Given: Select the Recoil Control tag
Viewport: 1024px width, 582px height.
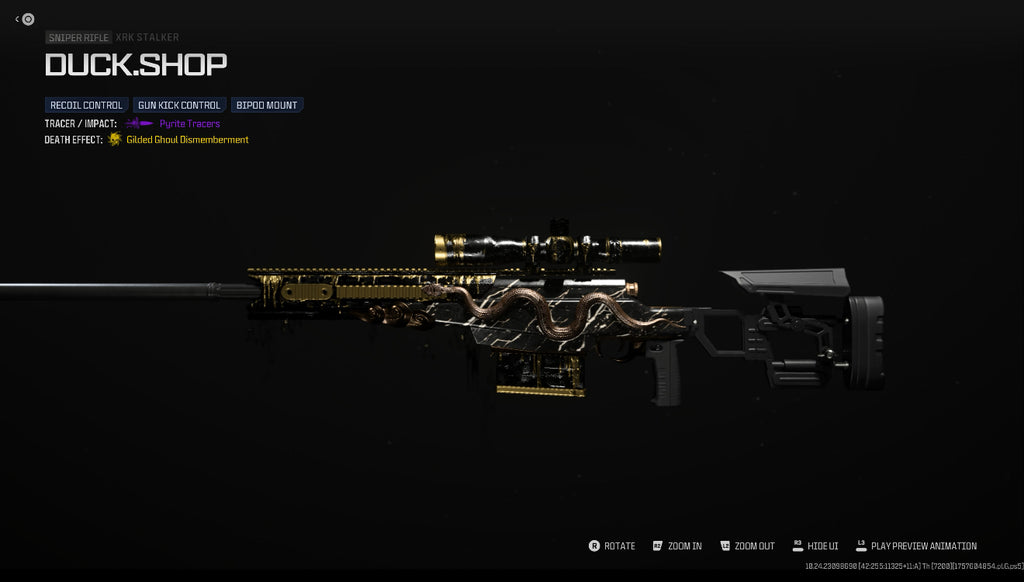Looking at the screenshot, I should [x=87, y=105].
